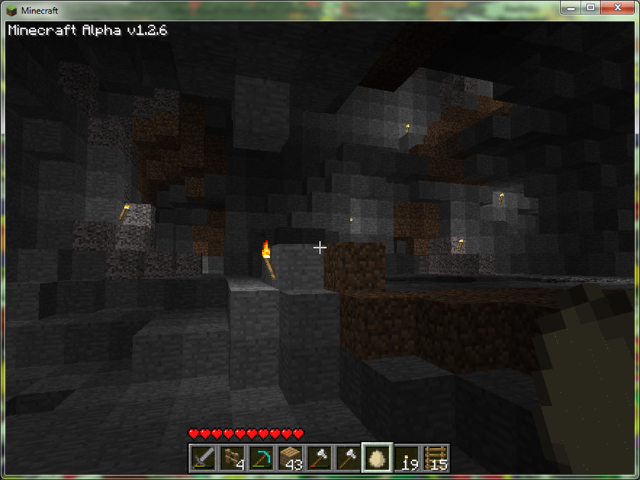
Task: Select the diamond pickaxe slot
Action: click(x=262, y=458)
